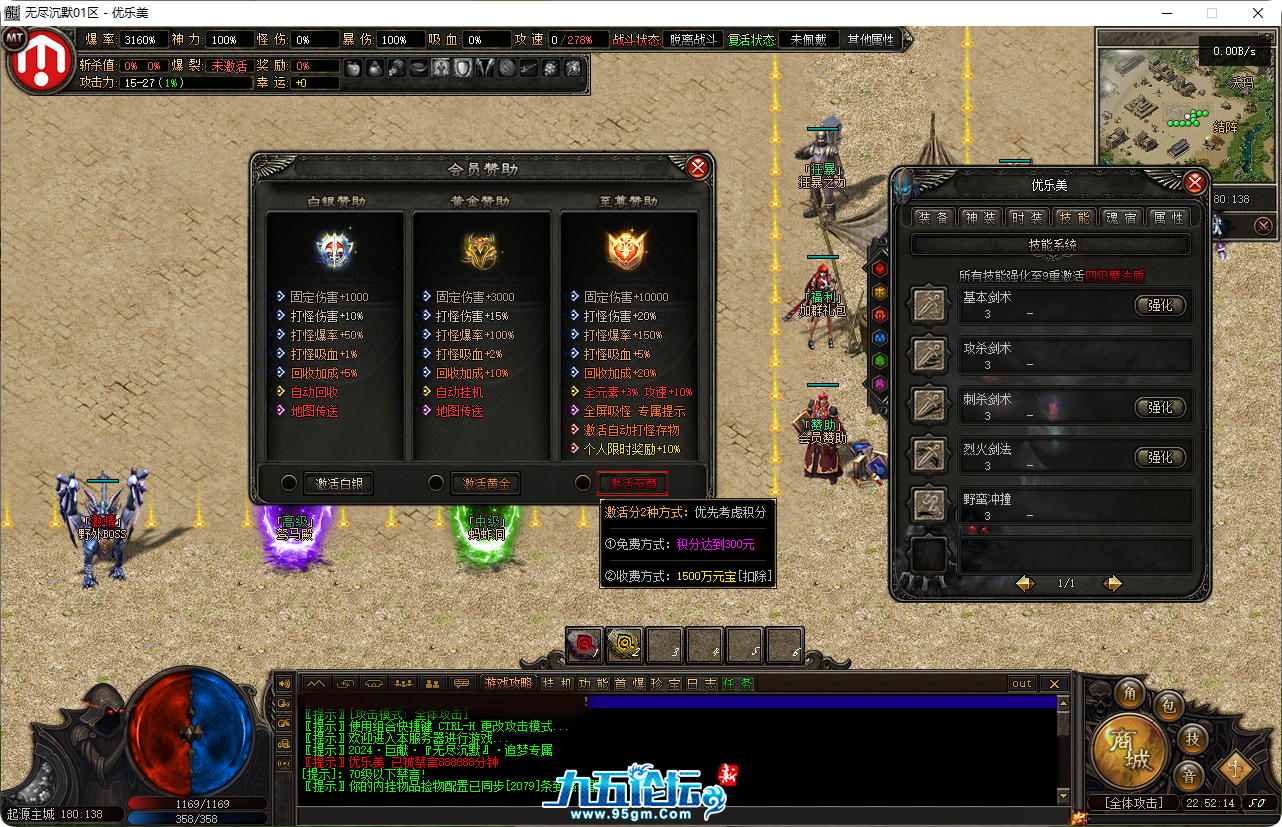
Task: Select the radio button next to 激活黄金
Action: coord(436,482)
